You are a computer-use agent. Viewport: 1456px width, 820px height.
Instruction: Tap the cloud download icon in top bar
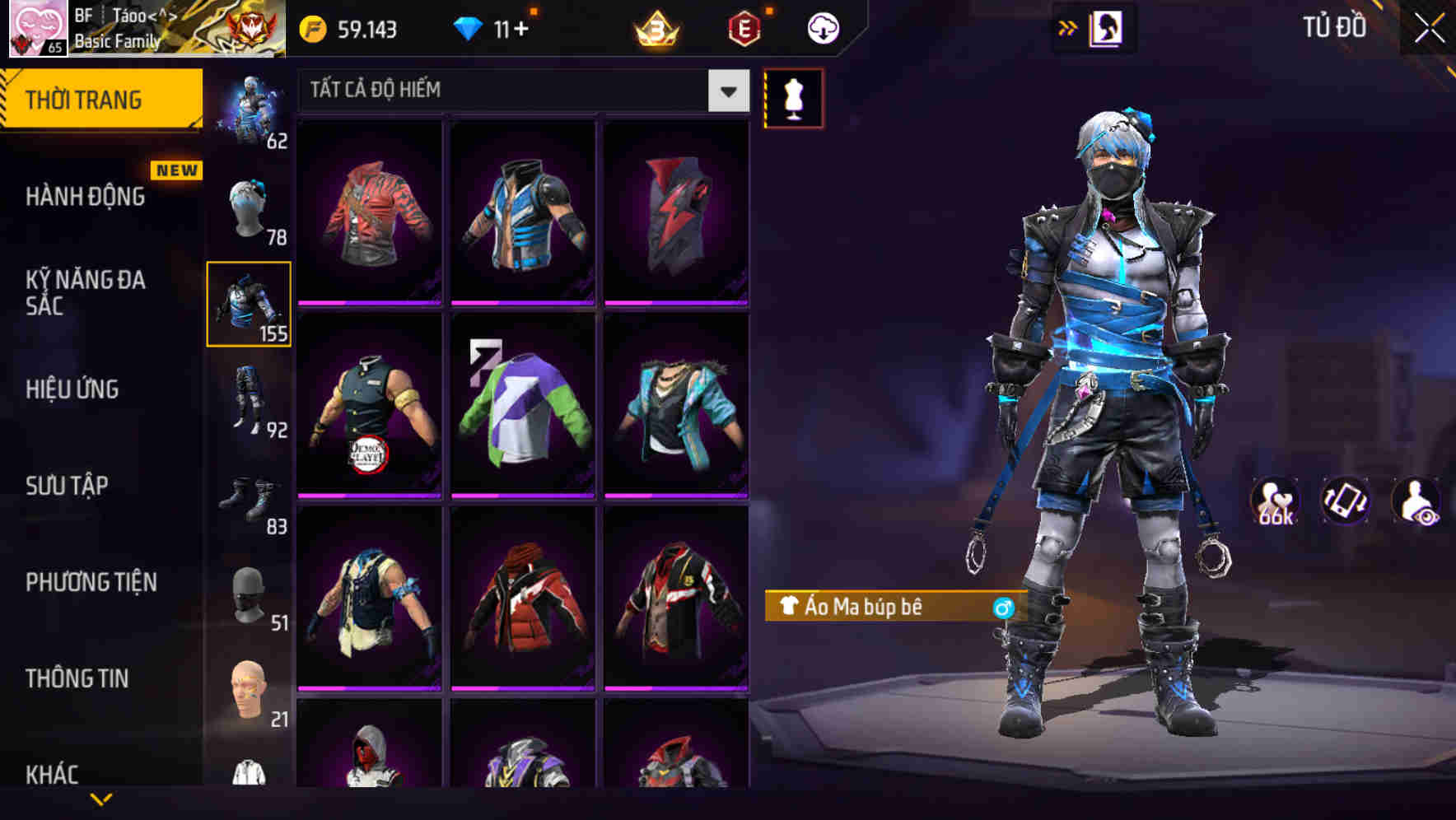coord(822,27)
